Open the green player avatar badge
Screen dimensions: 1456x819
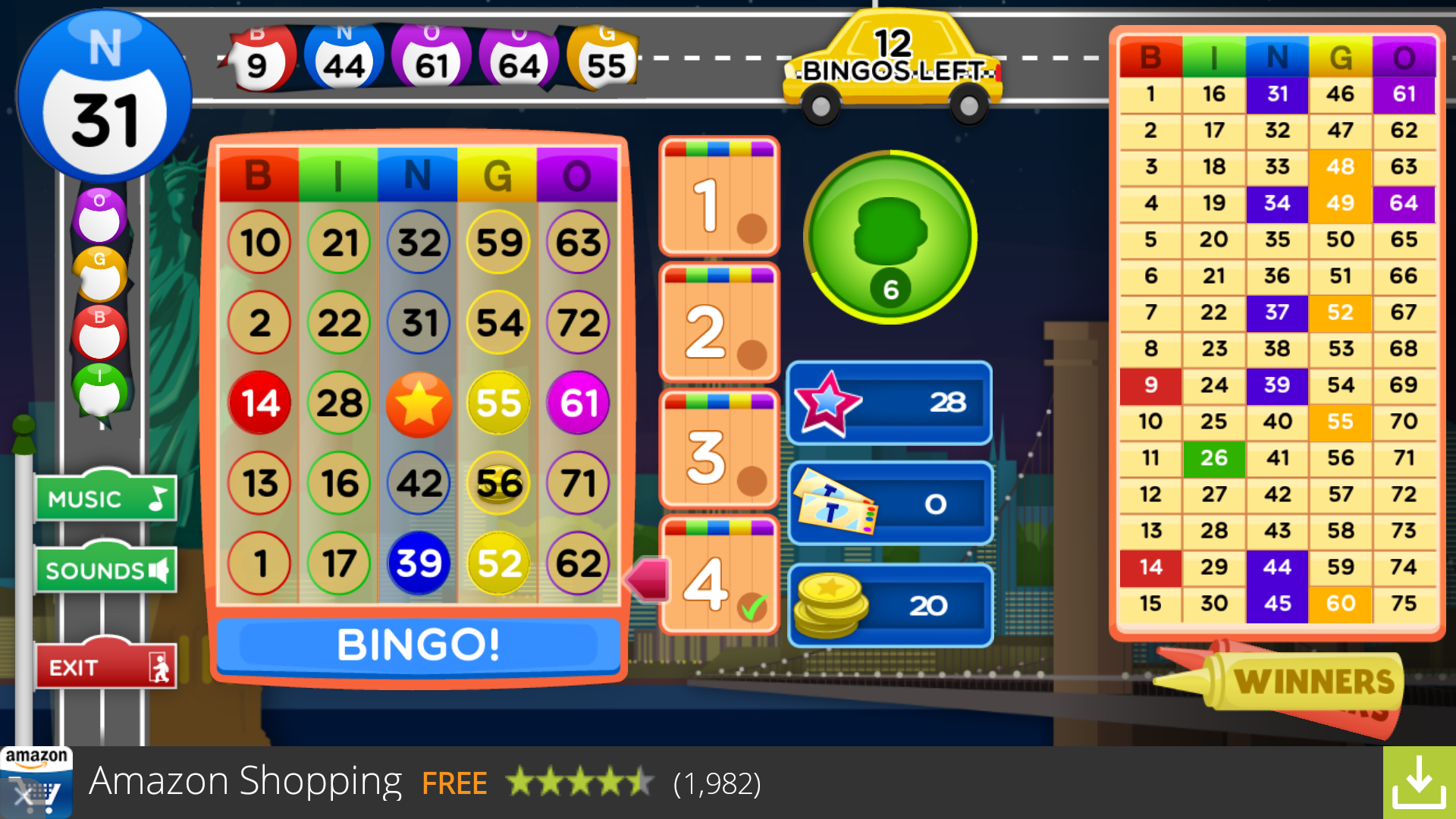pos(889,237)
